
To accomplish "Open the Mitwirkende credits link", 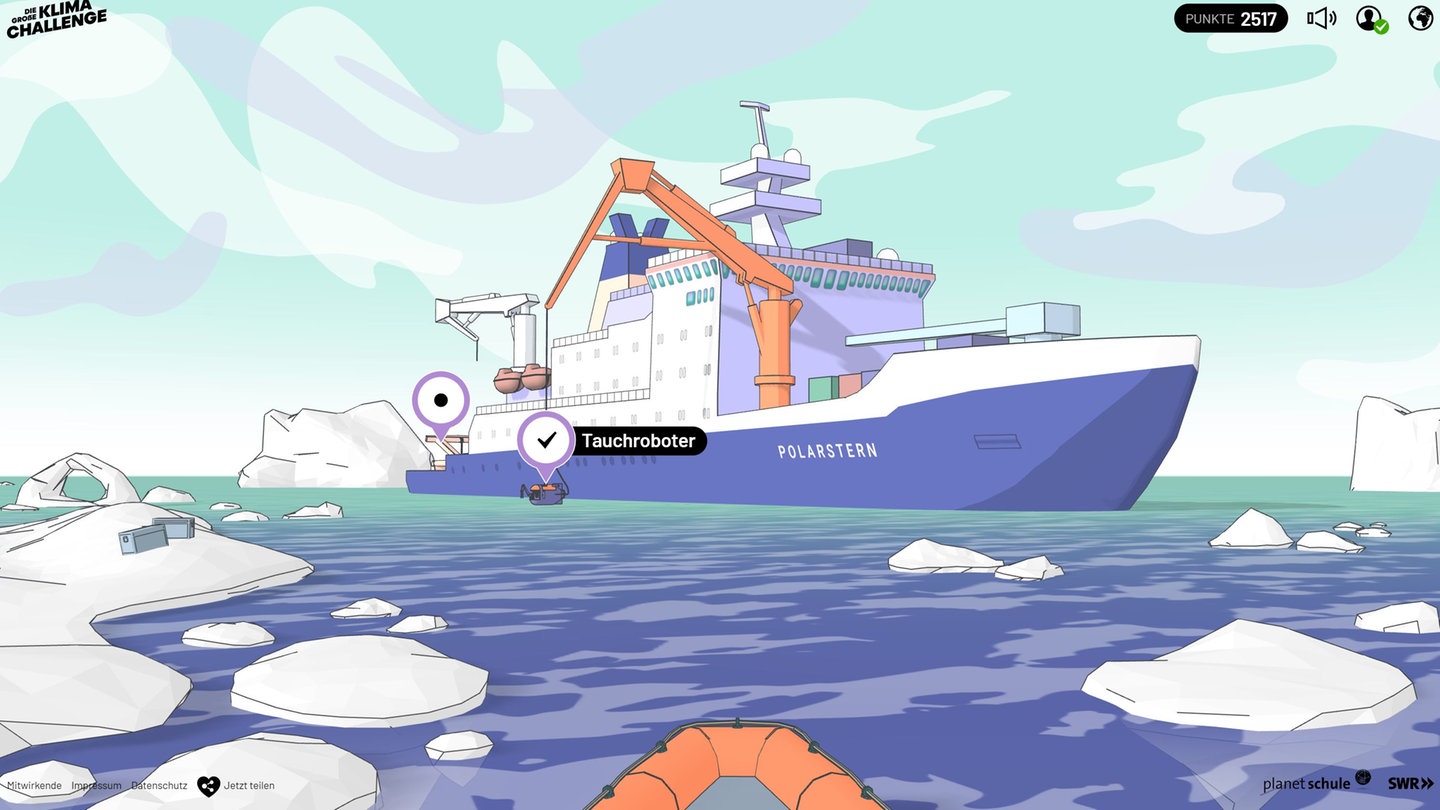I will point(34,786).
